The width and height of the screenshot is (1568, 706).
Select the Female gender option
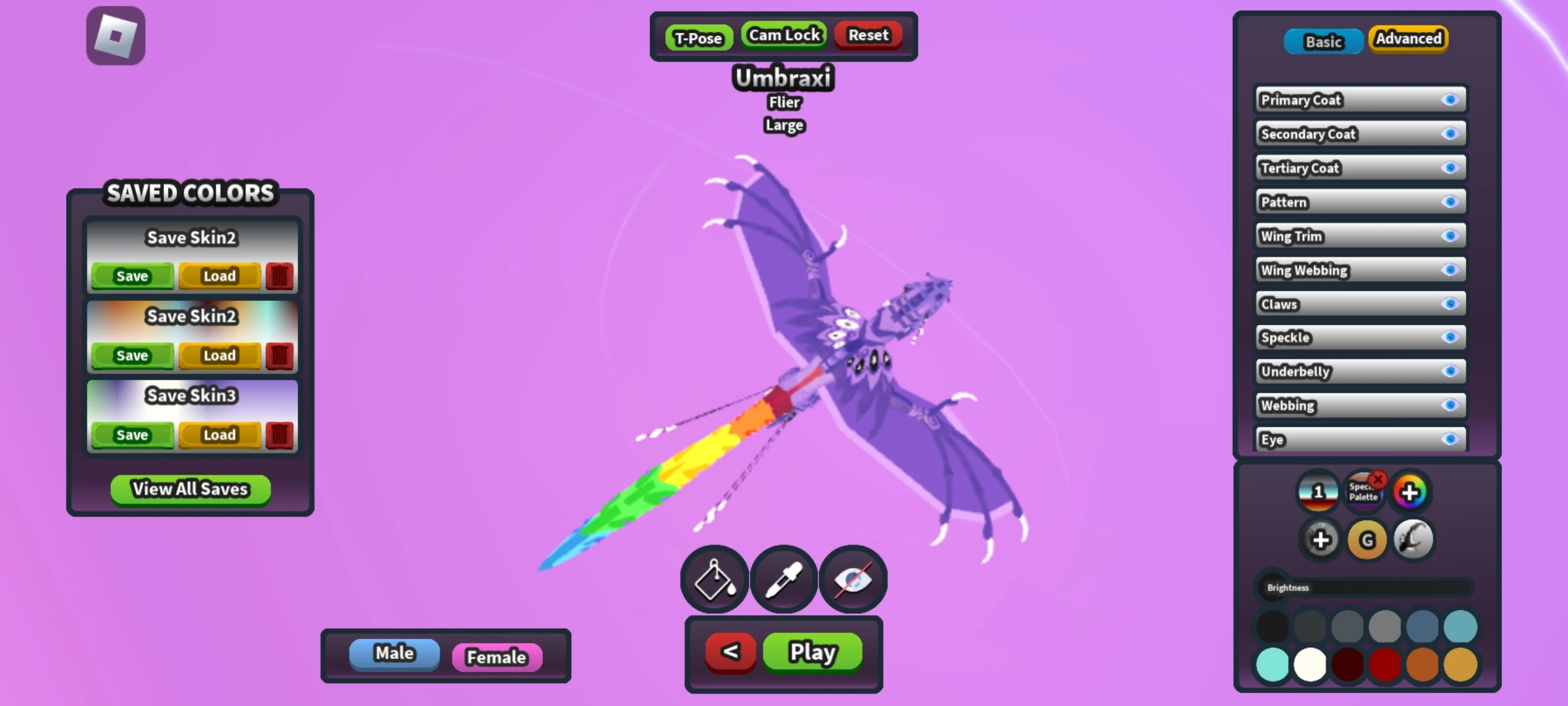point(497,658)
